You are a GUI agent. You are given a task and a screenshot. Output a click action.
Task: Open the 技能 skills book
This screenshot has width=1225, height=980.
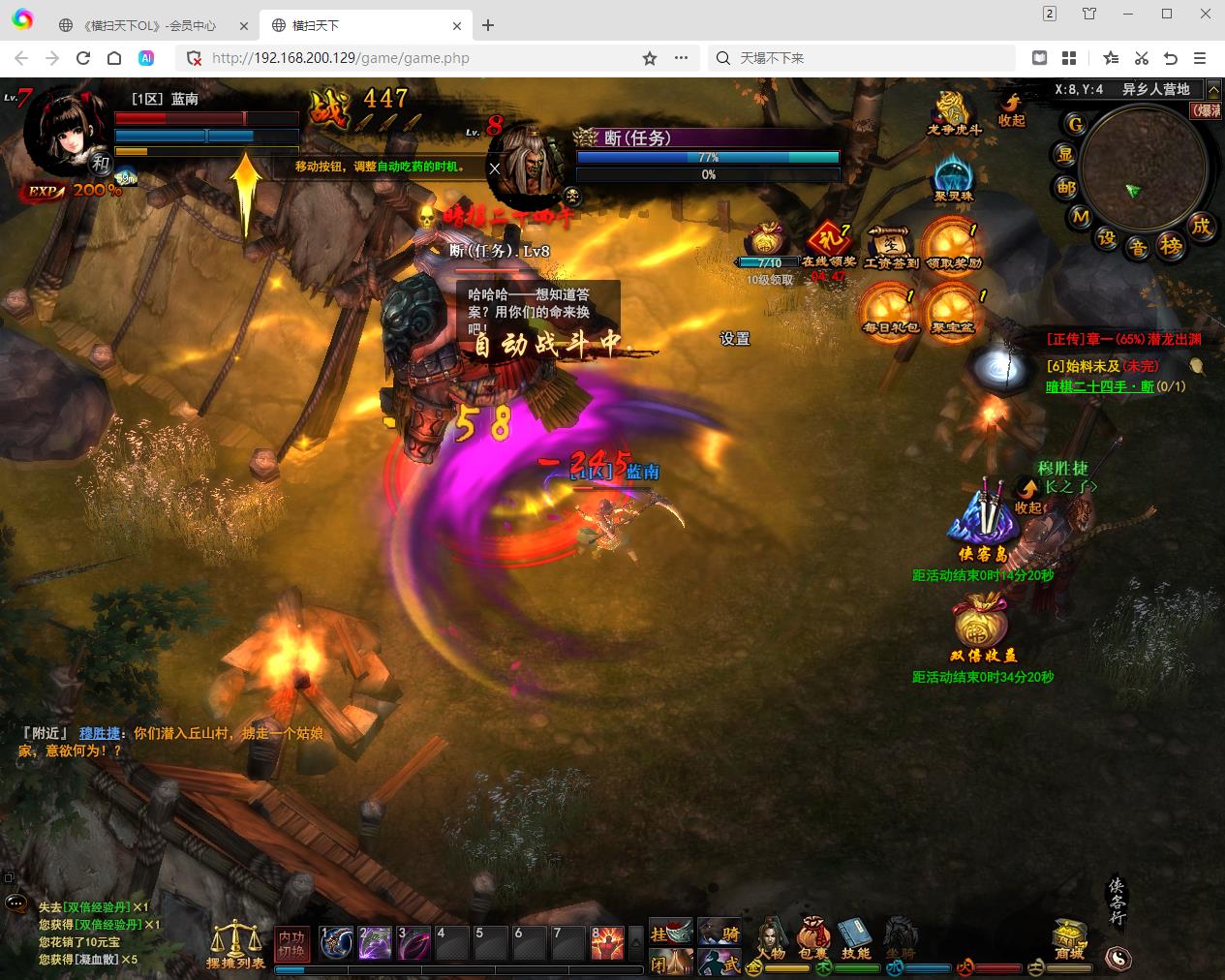856,938
